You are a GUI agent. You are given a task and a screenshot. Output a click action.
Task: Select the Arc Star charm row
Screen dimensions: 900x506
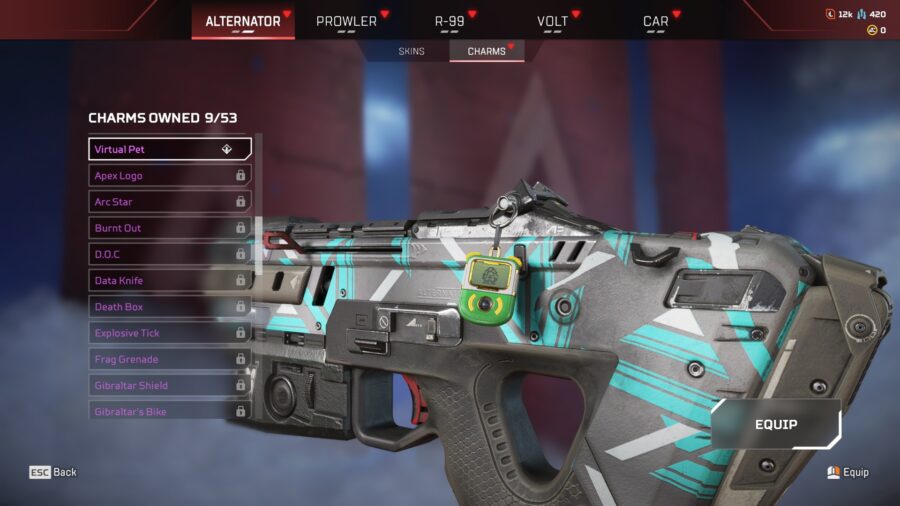pos(169,202)
